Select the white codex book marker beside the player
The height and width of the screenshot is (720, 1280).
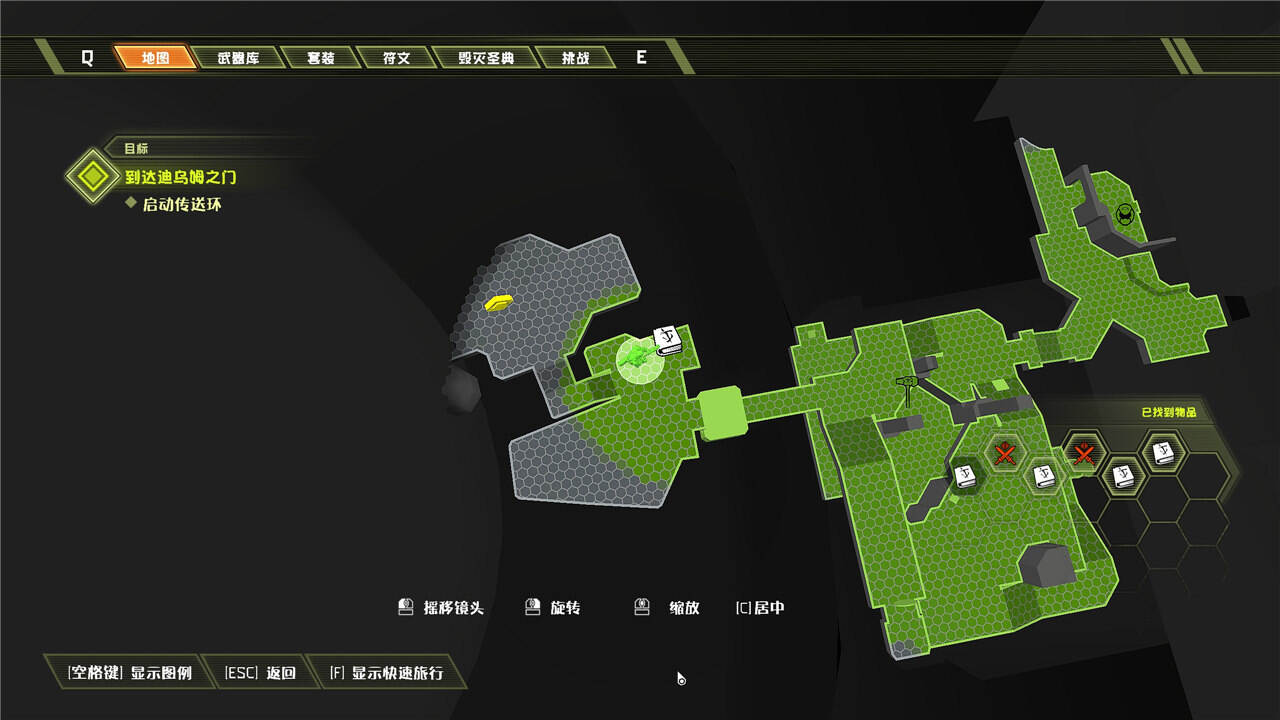click(668, 340)
